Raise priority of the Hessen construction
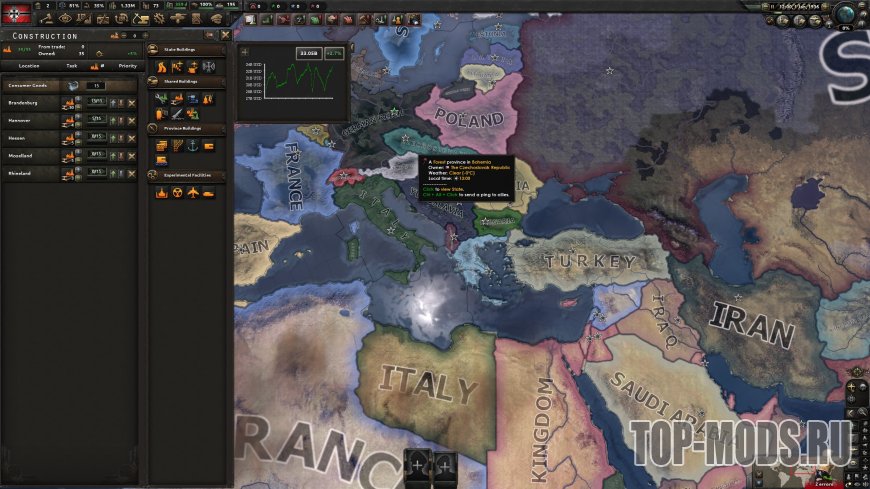This screenshot has width=870, height=489. click(x=112, y=138)
